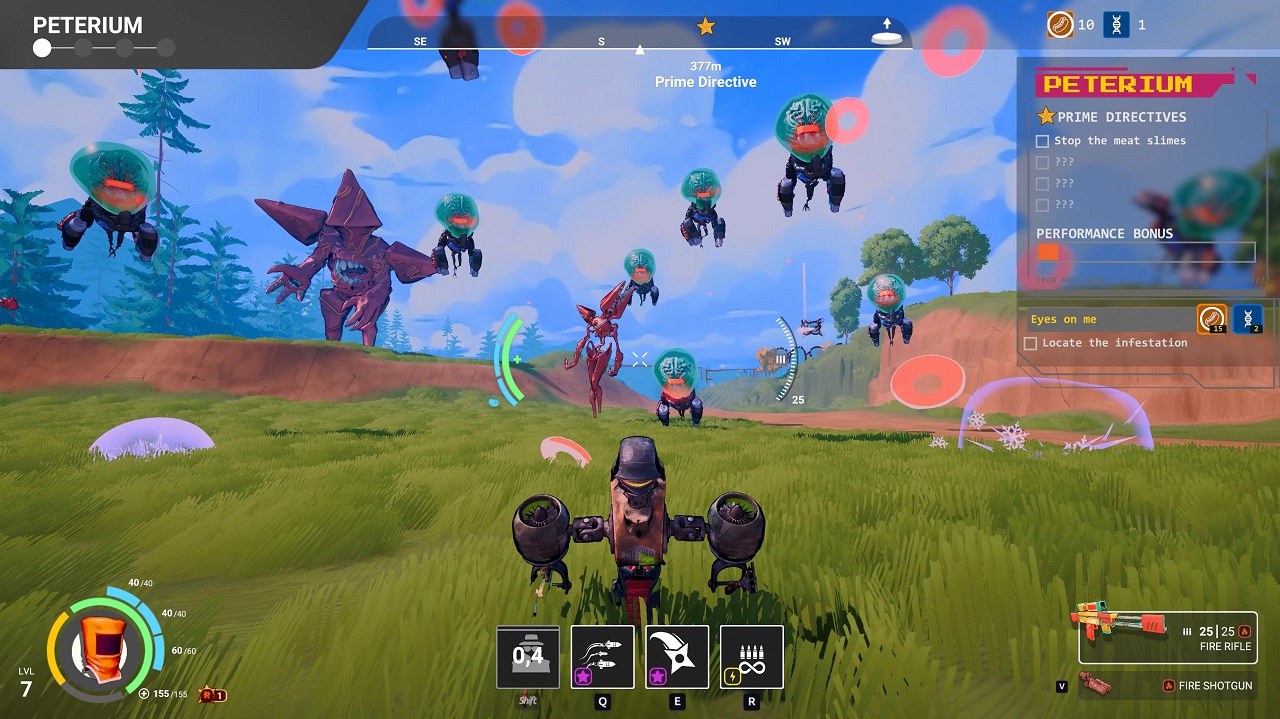
Task: Open the Eyes on me side quest
Action: pos(1110,319)
